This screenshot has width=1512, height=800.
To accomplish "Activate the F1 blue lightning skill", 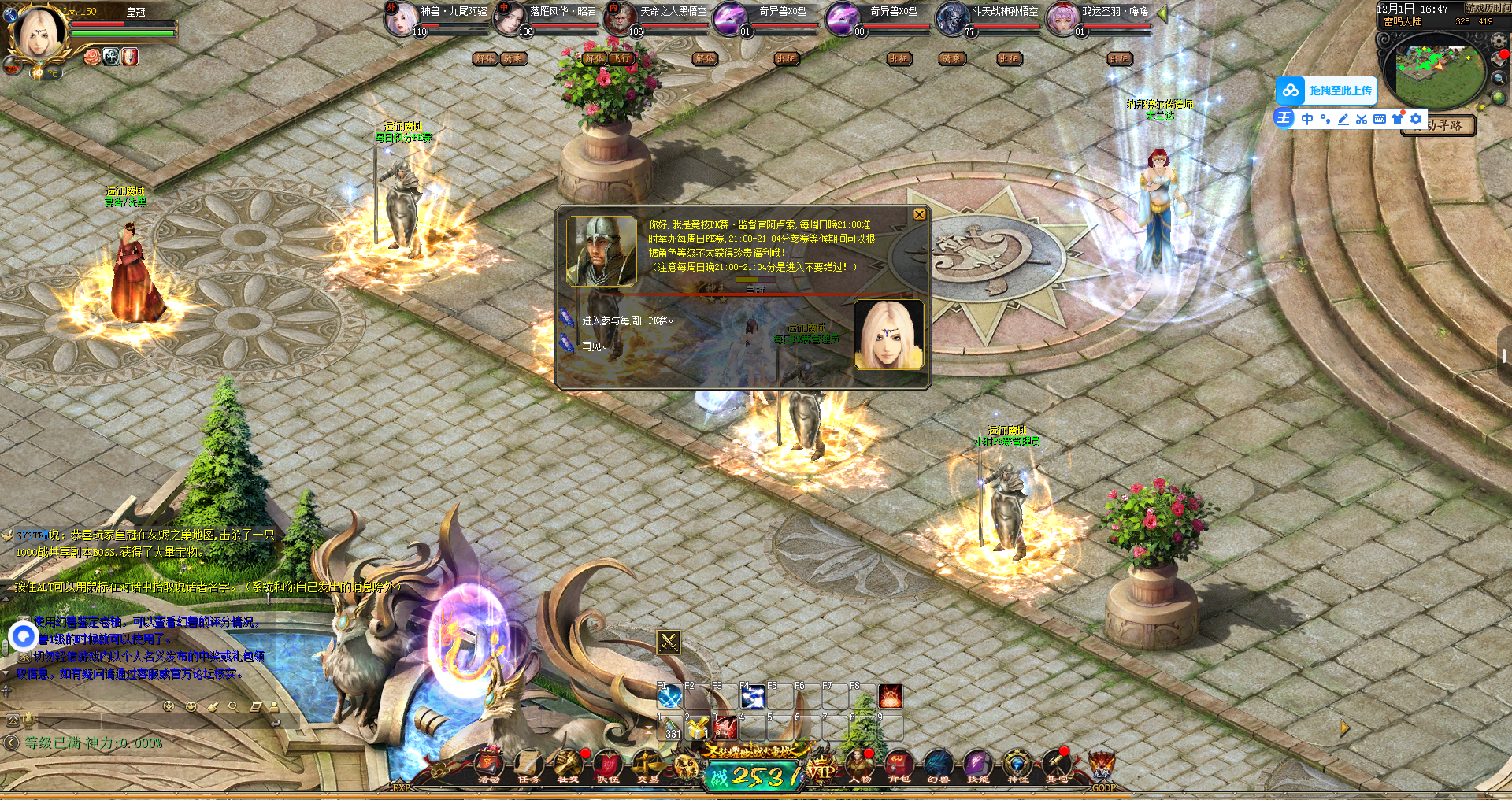I will (669, 697).
